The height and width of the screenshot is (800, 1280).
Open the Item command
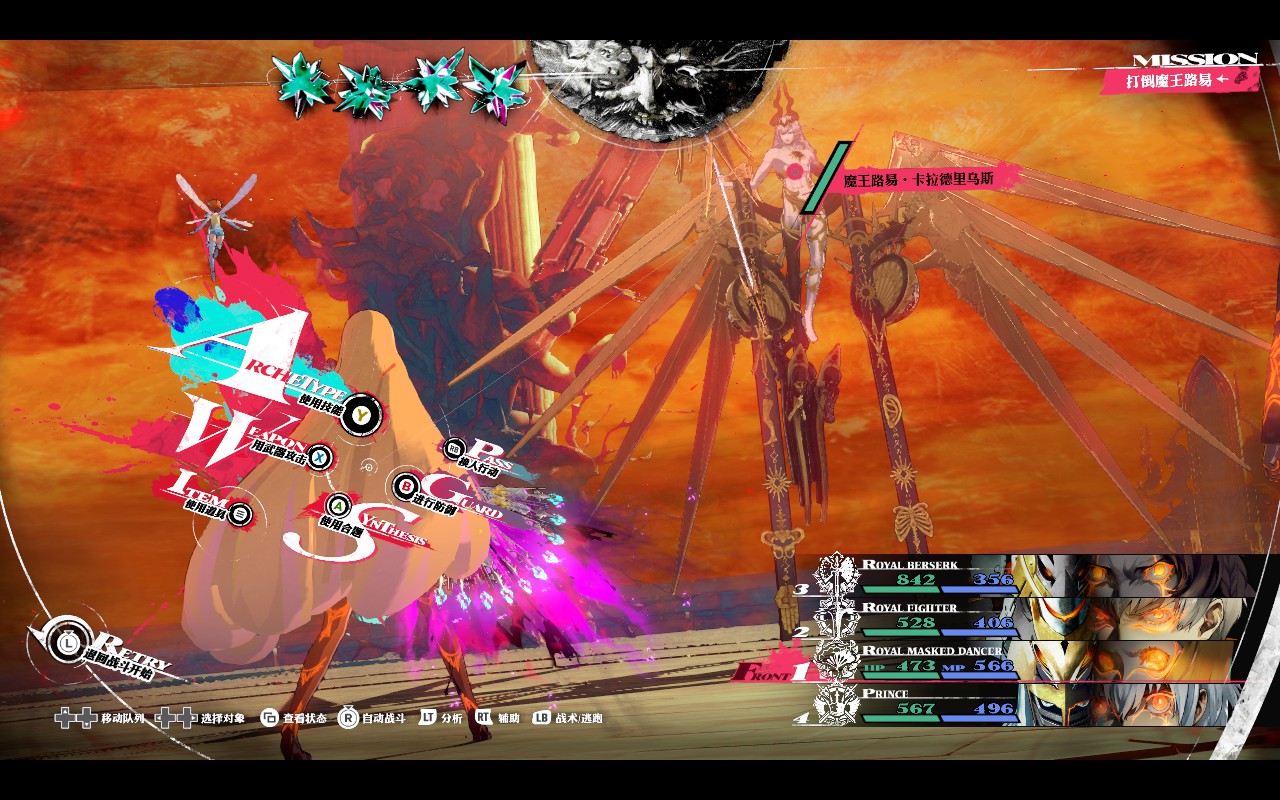[240, 514]
